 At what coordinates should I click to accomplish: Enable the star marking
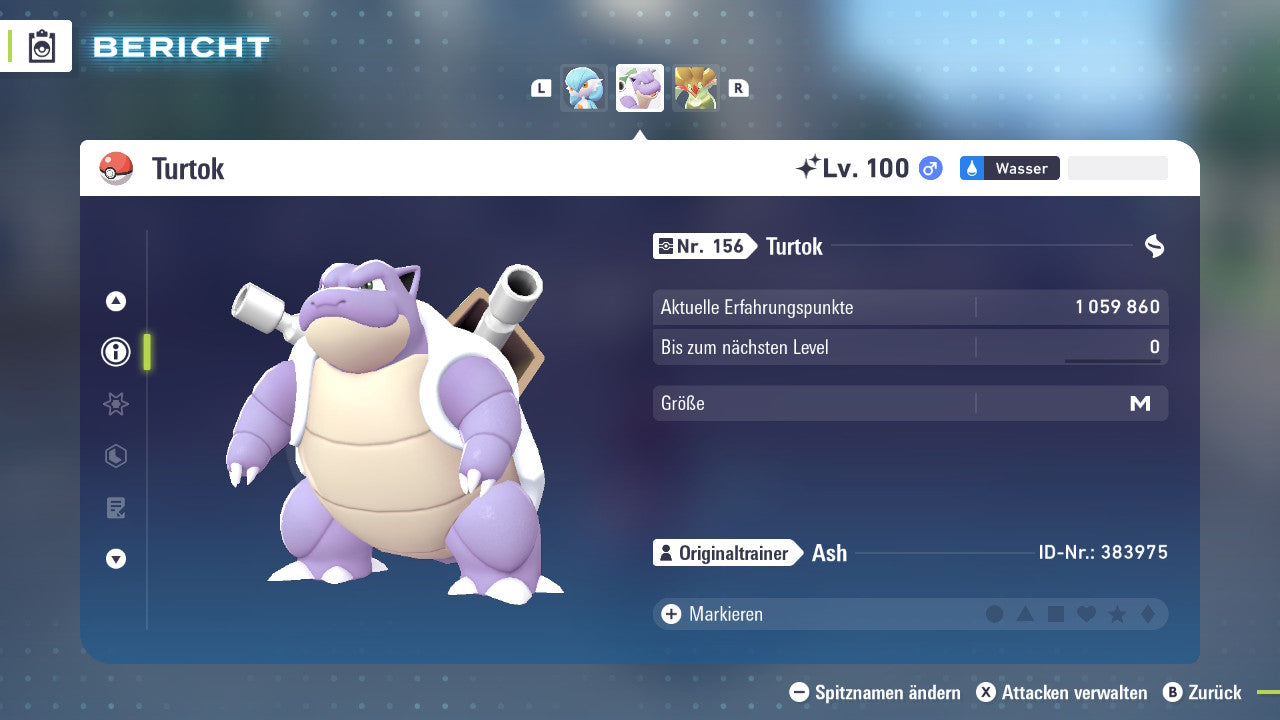coord(1116,614)
